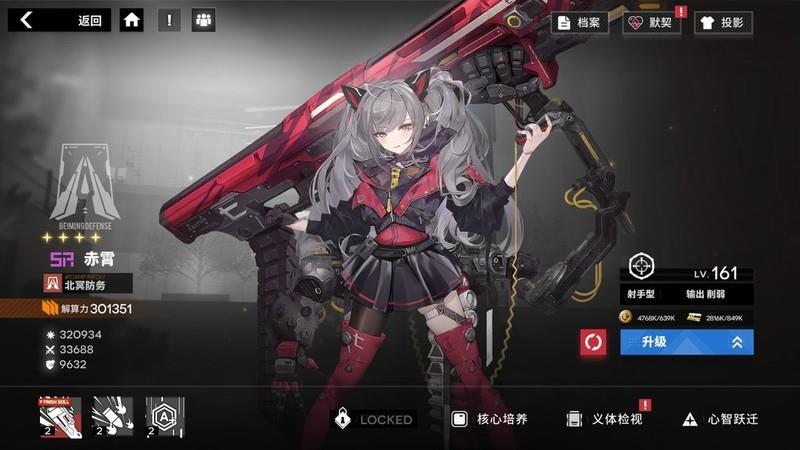Open the 档案 archive page

click(580, 22)
